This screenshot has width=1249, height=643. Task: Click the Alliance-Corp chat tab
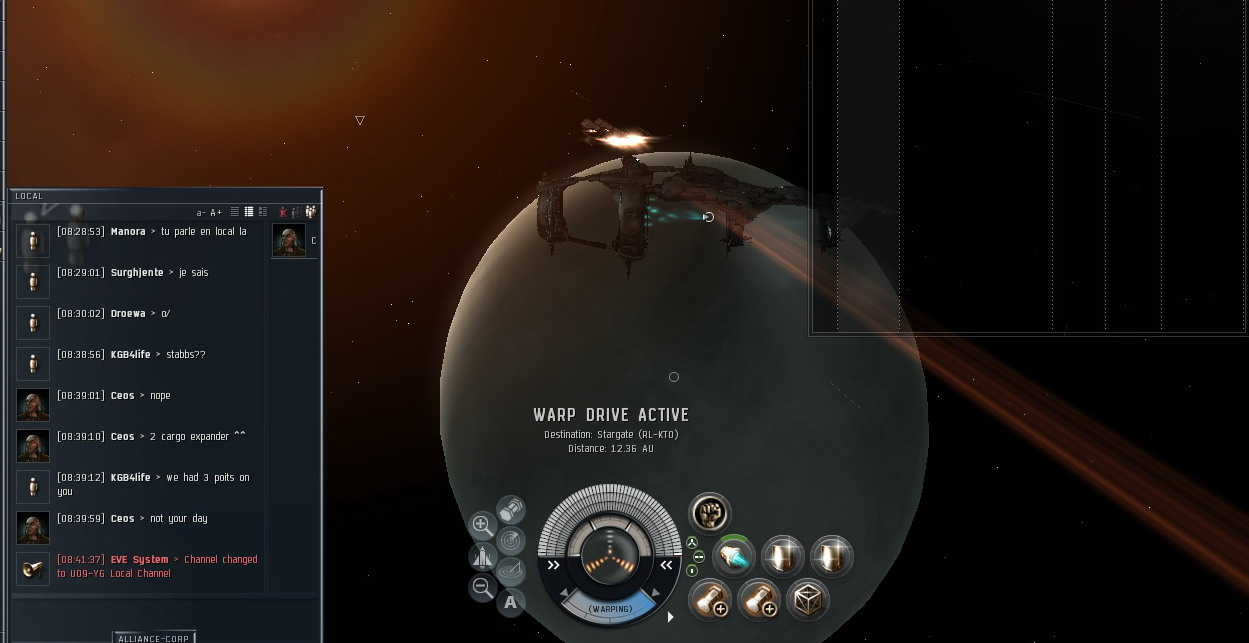[153, 637]
